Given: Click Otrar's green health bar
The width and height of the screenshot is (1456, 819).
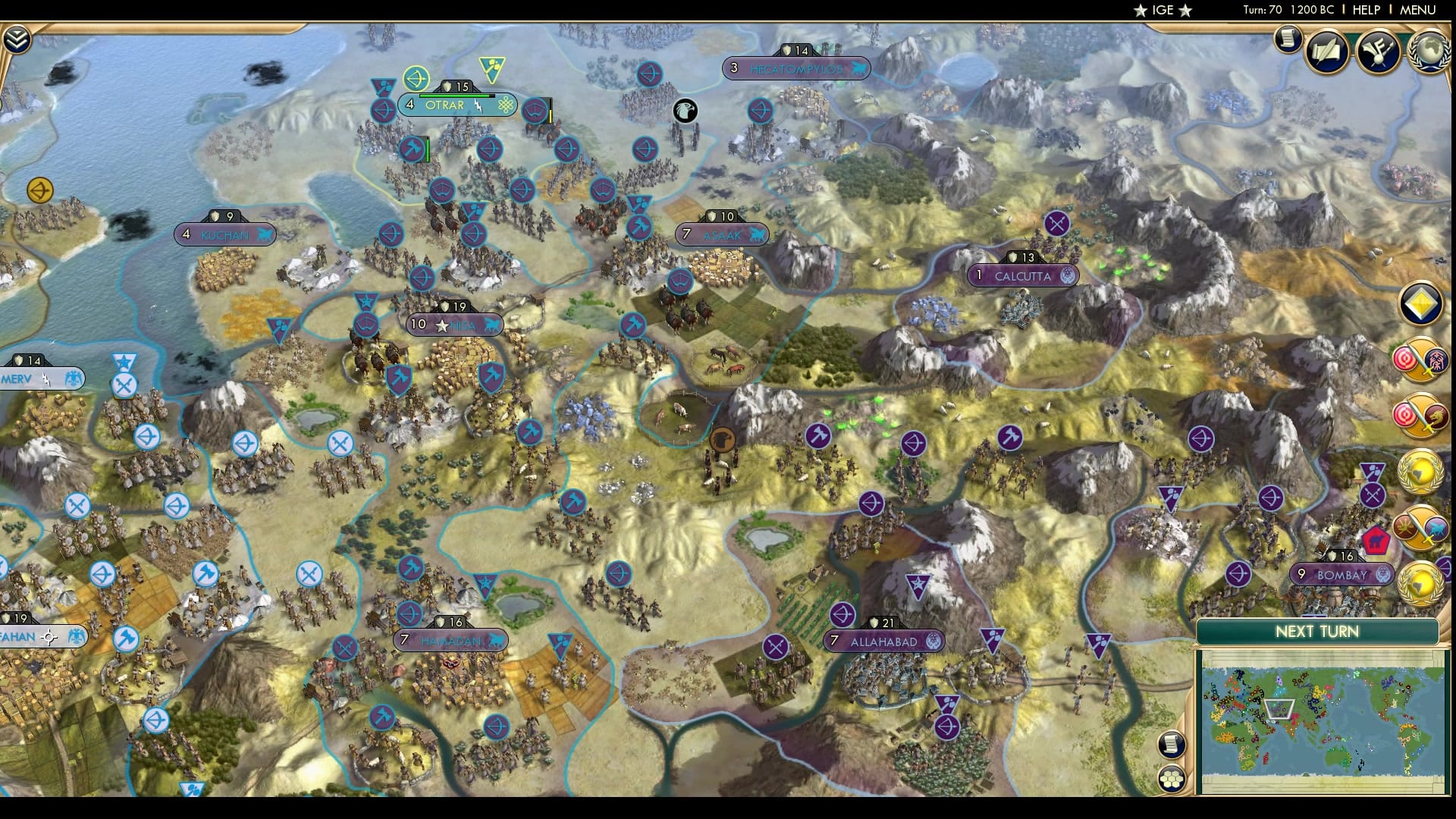Looking at the screenshot, I should [455, 96].
